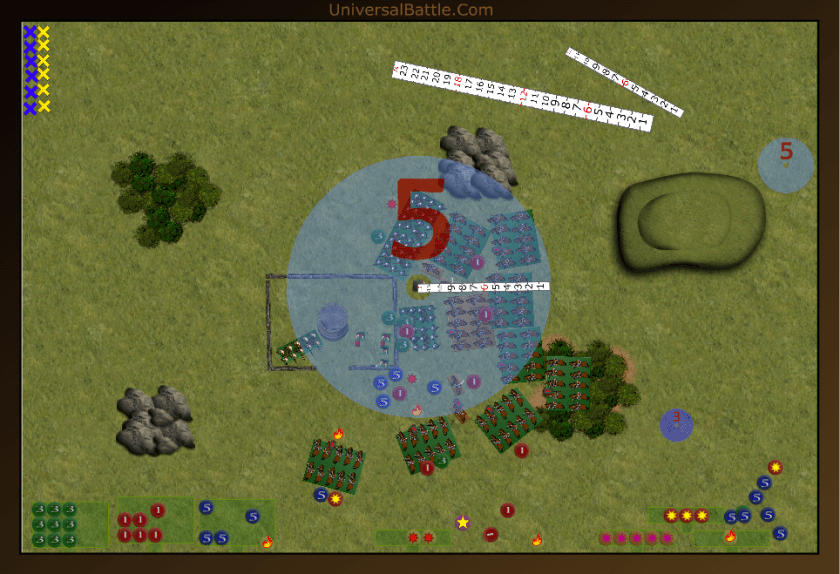The image size is (840, 574).
Task: Grab the long white 24-inch ruler
Action: tap(522, 96)
